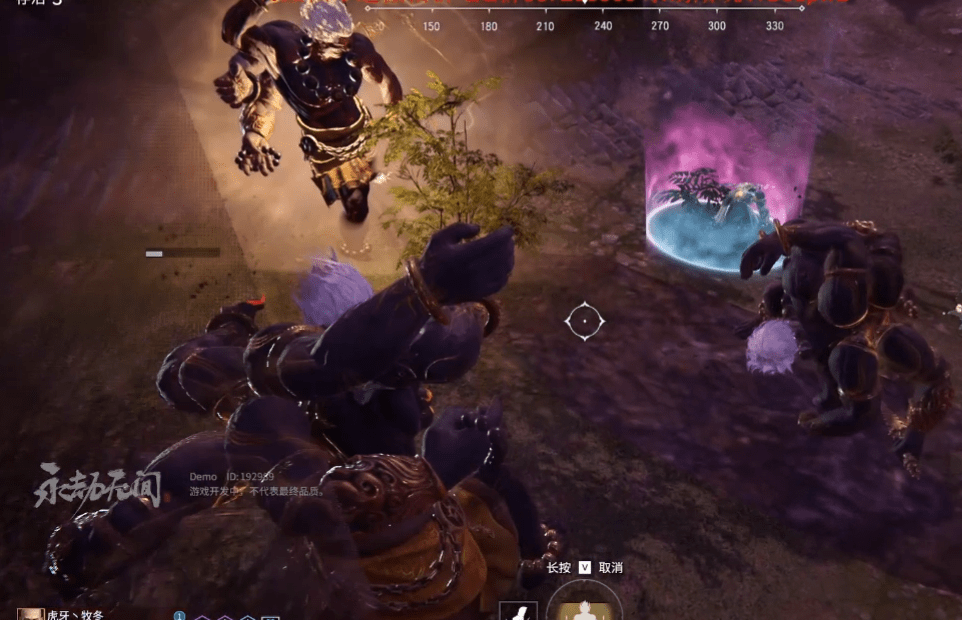The height and width of the screenshot is (620, 962).
Task: Activate the golden figure ultimate skill icon
Action: coord(585,608)
